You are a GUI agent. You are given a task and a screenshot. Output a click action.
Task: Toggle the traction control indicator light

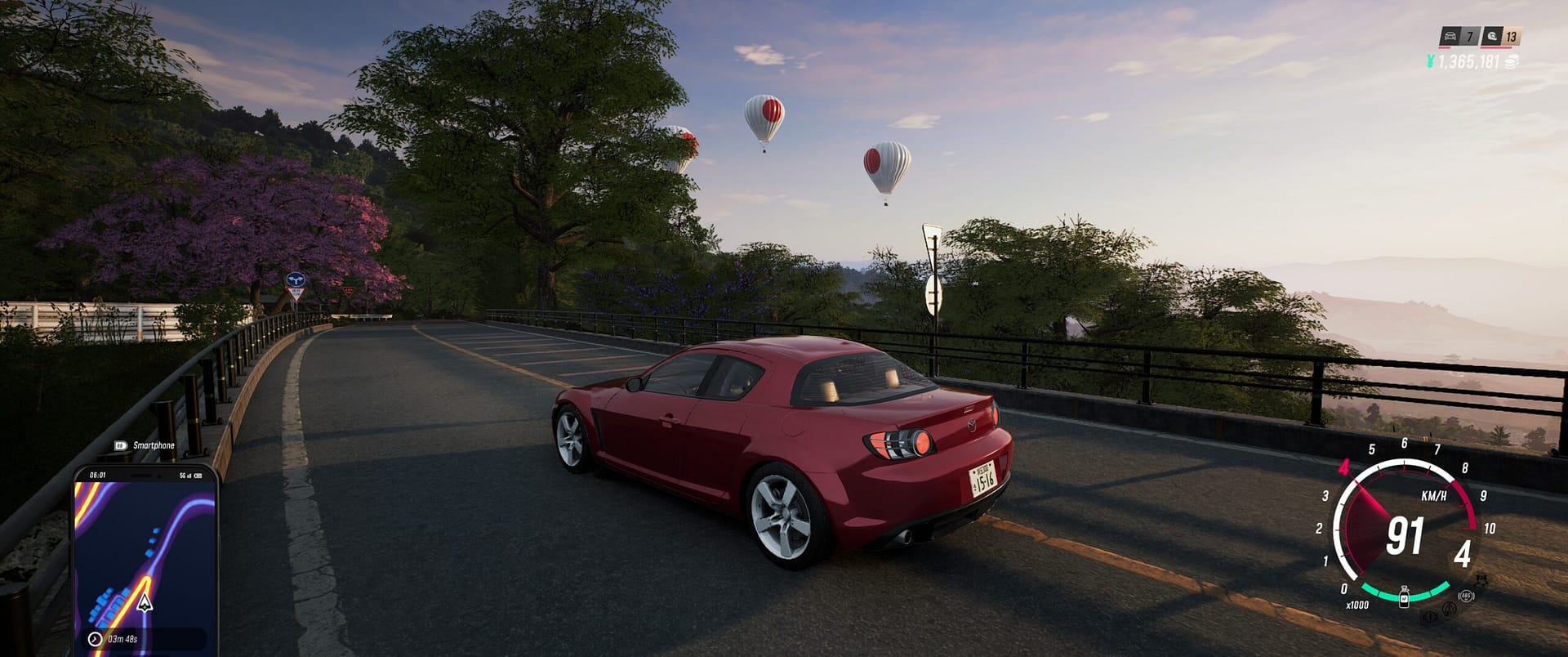click(x=1431, y=616)
